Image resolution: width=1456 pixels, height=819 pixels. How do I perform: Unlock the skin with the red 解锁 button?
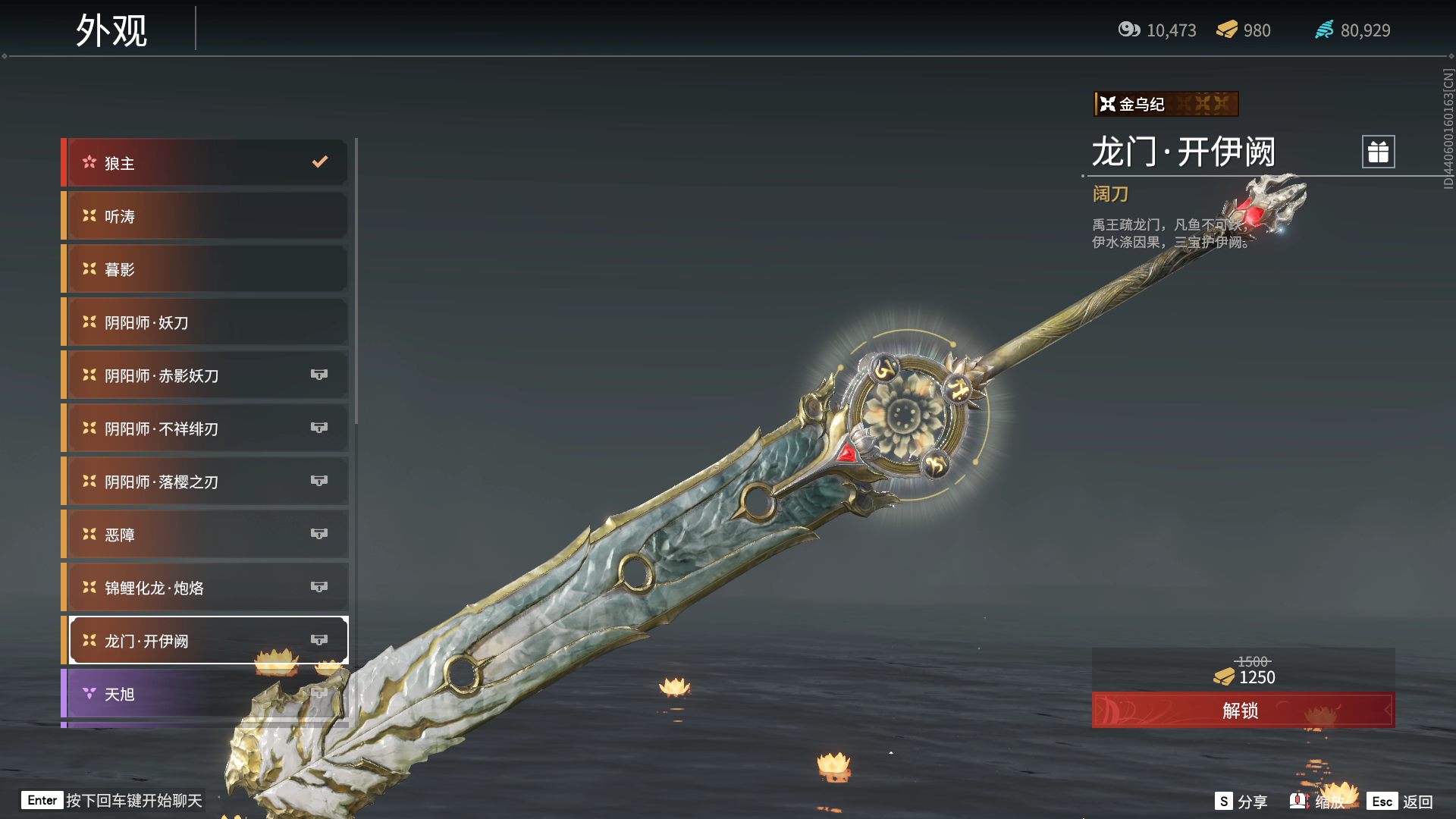tap(1242, 711)
